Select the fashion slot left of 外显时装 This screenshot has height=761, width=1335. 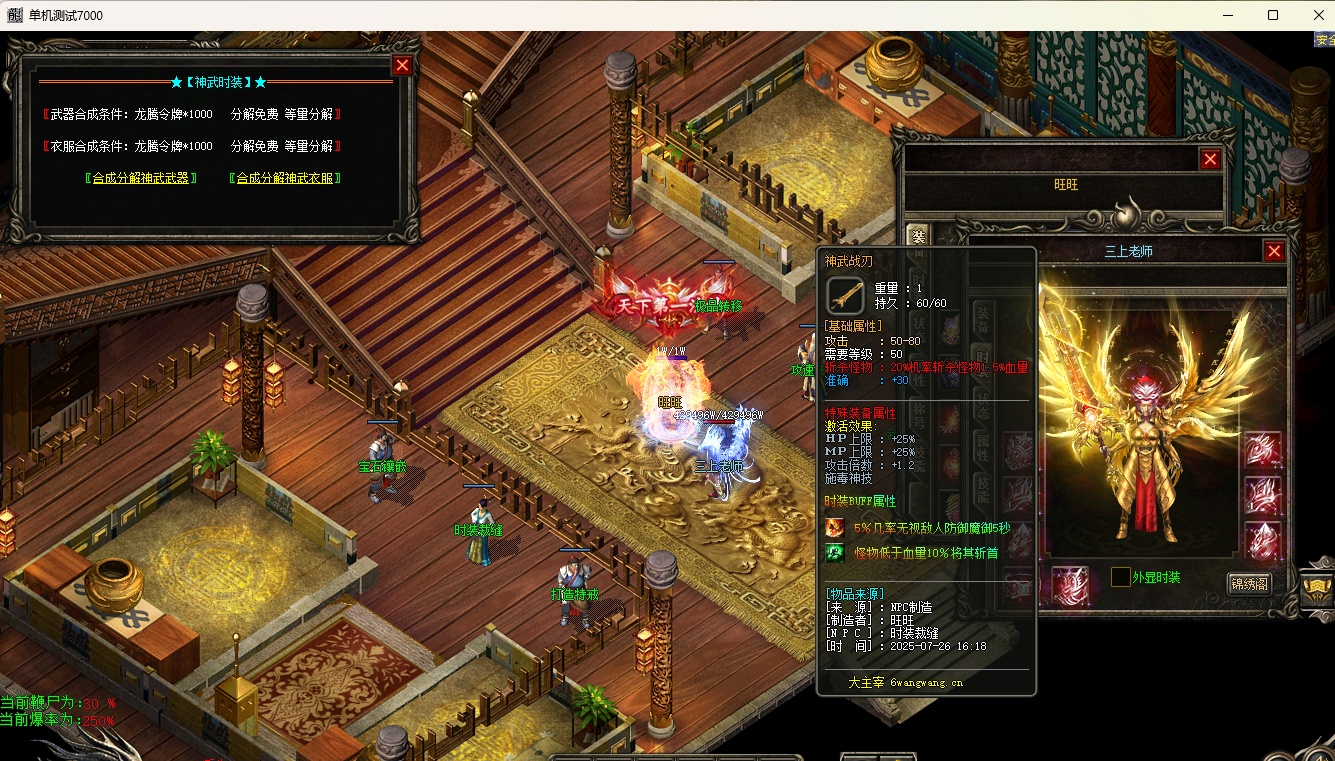click(x=1070, y=584)
